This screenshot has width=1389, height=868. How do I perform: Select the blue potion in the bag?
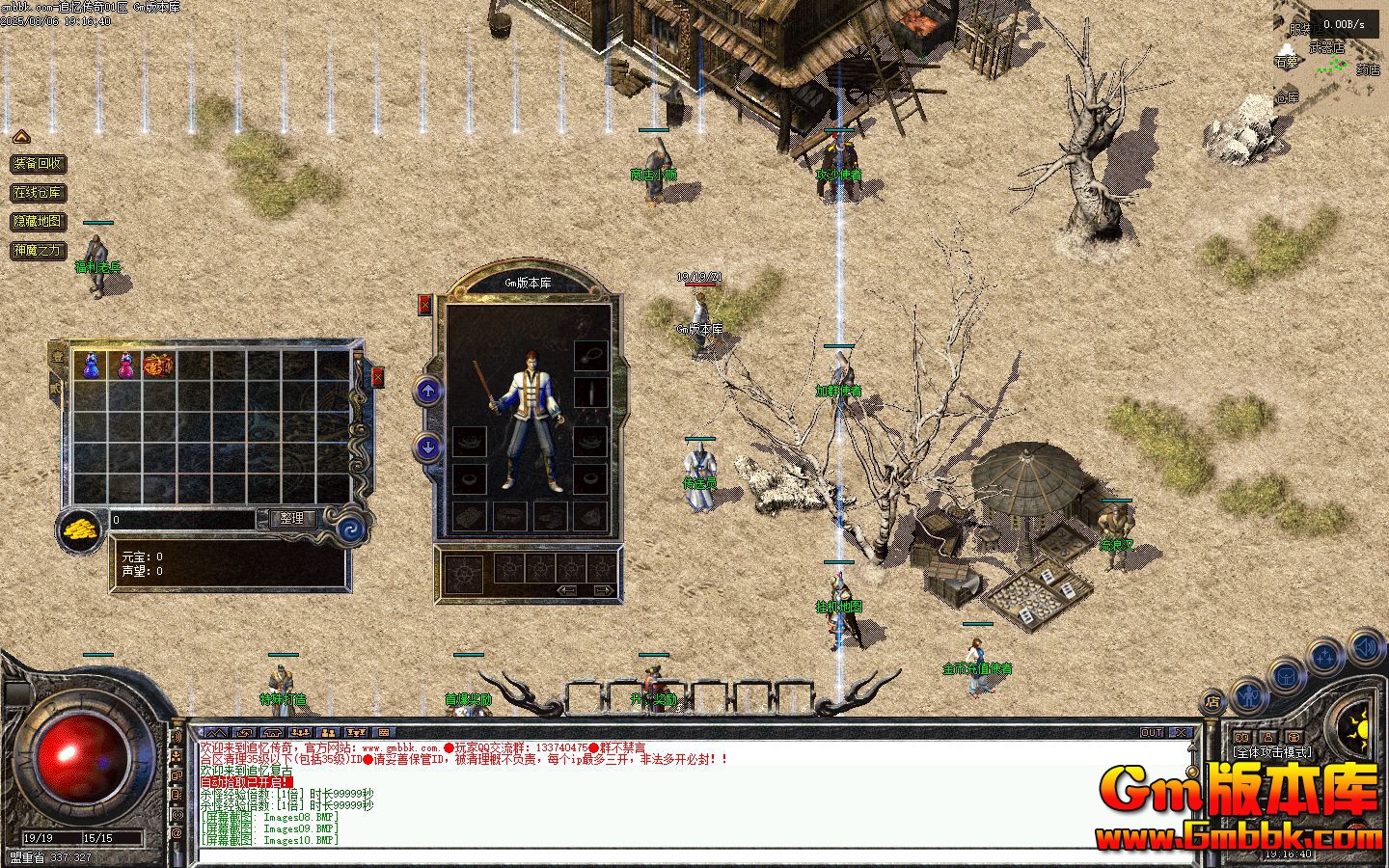pyautogui.click(x=91, y=366)
